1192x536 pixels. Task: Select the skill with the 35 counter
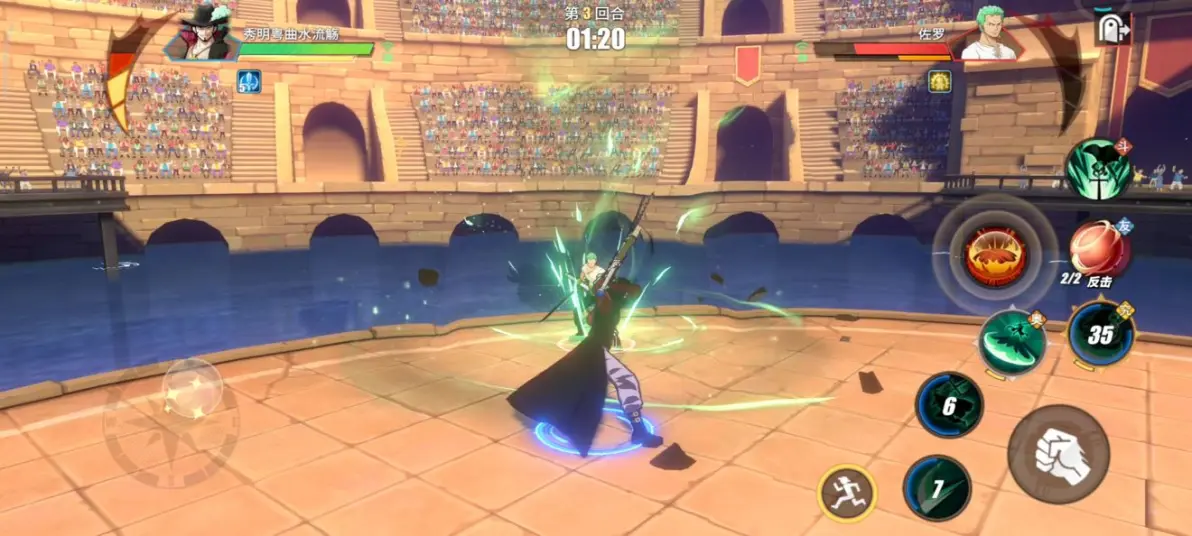coord(1100,335)
